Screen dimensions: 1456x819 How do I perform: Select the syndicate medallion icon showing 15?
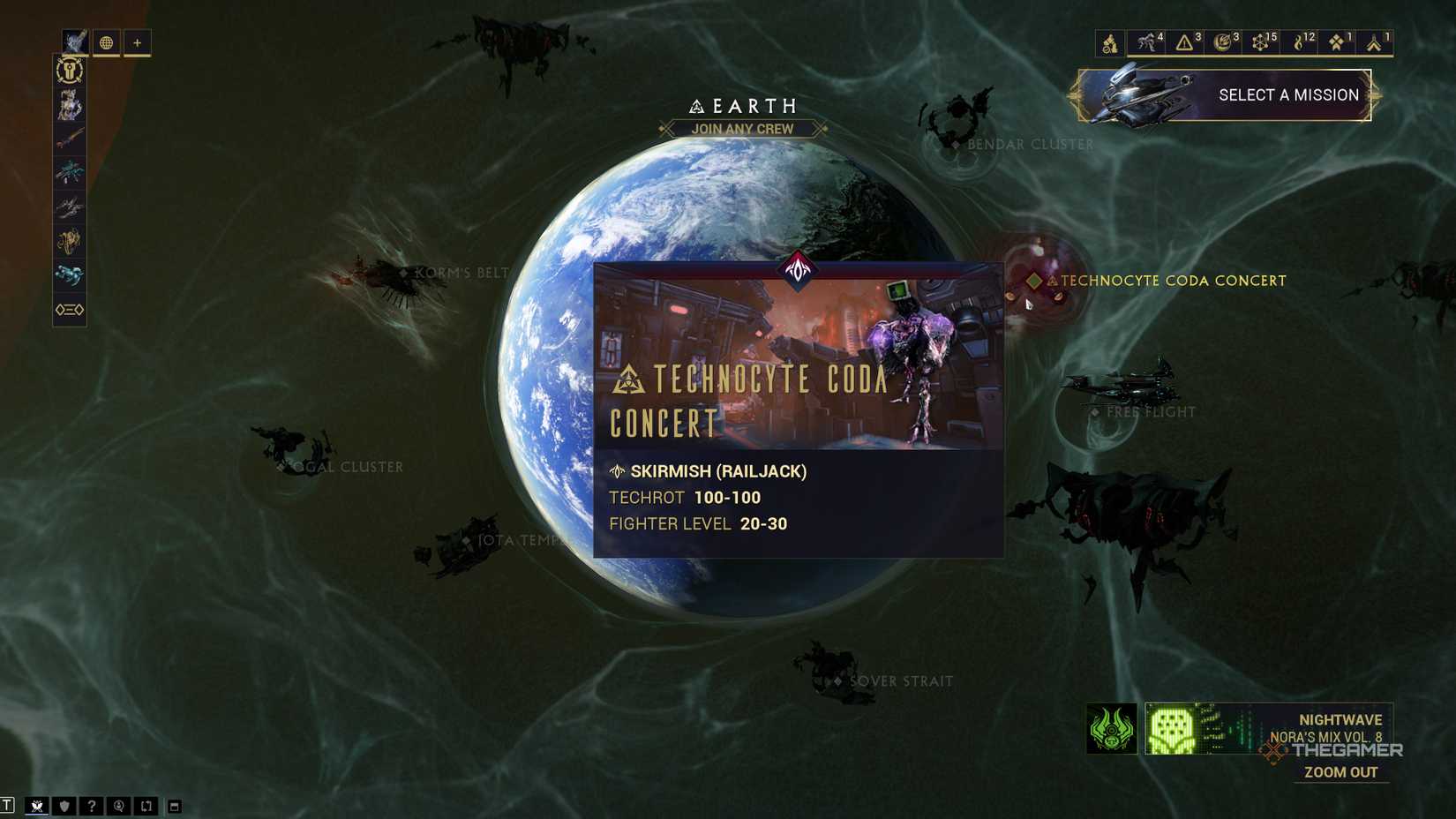click(1262, 40)
